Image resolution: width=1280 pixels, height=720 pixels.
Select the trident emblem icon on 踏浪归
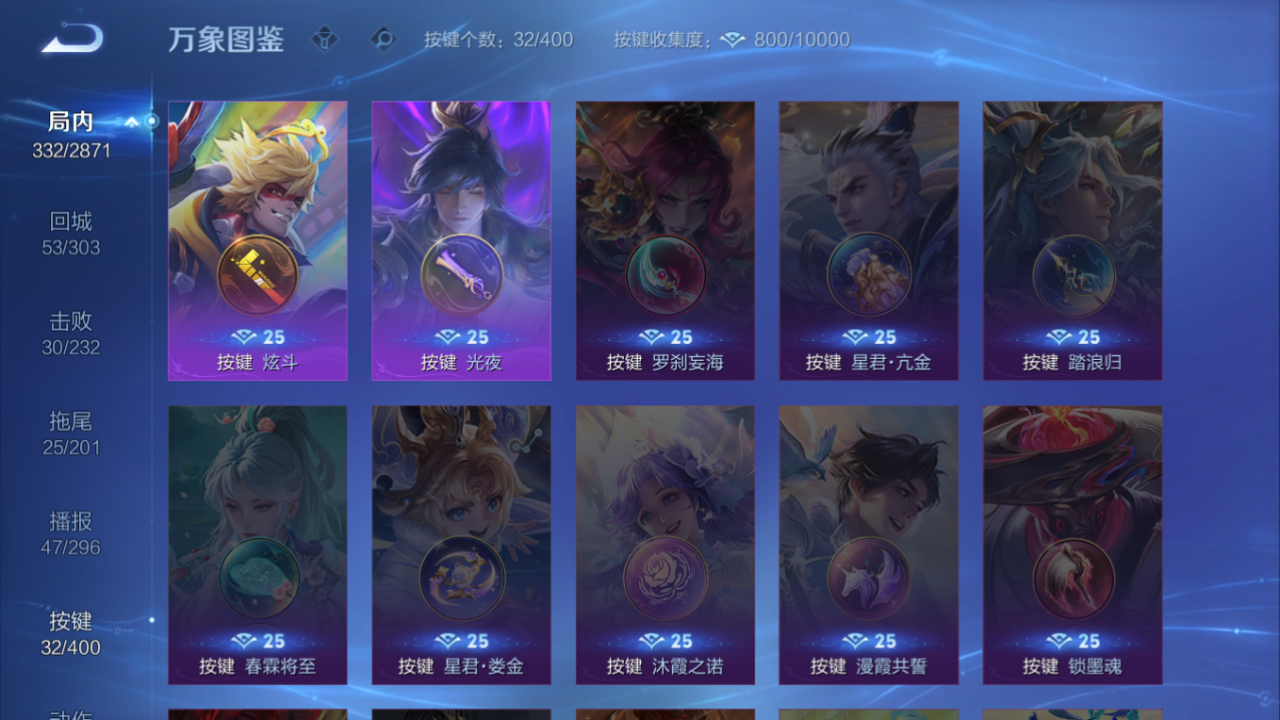tap(1072, 276)
